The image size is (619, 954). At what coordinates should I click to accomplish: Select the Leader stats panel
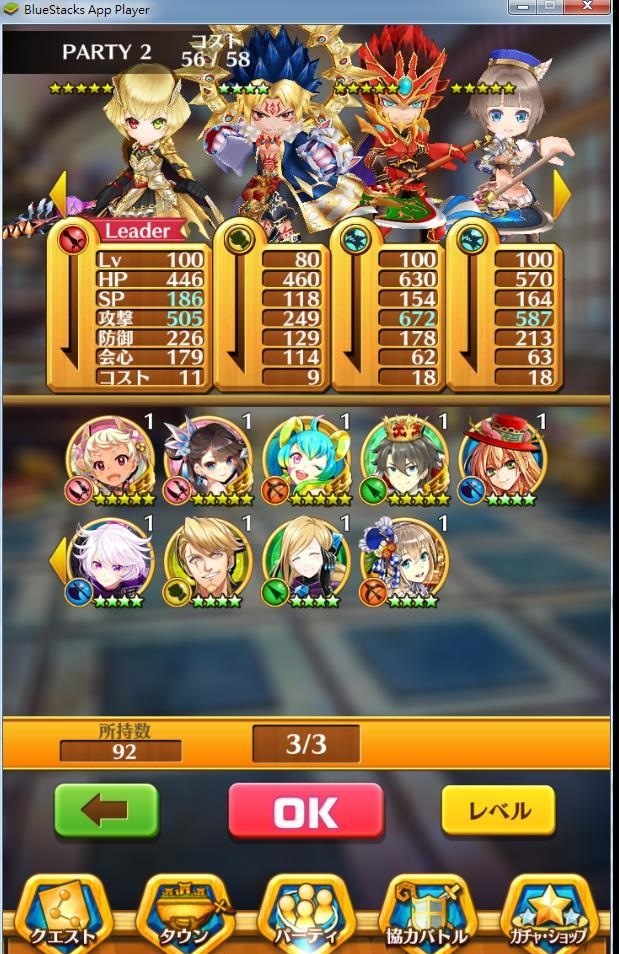pyautogui.click(x=130, y=305)
